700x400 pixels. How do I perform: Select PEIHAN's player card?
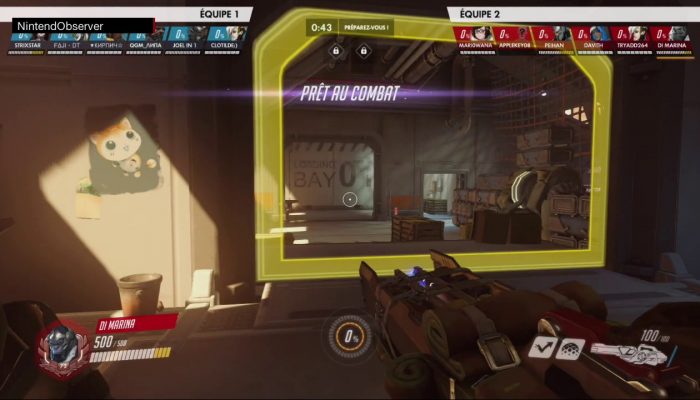pyautogui.click(x=554, y=37)
